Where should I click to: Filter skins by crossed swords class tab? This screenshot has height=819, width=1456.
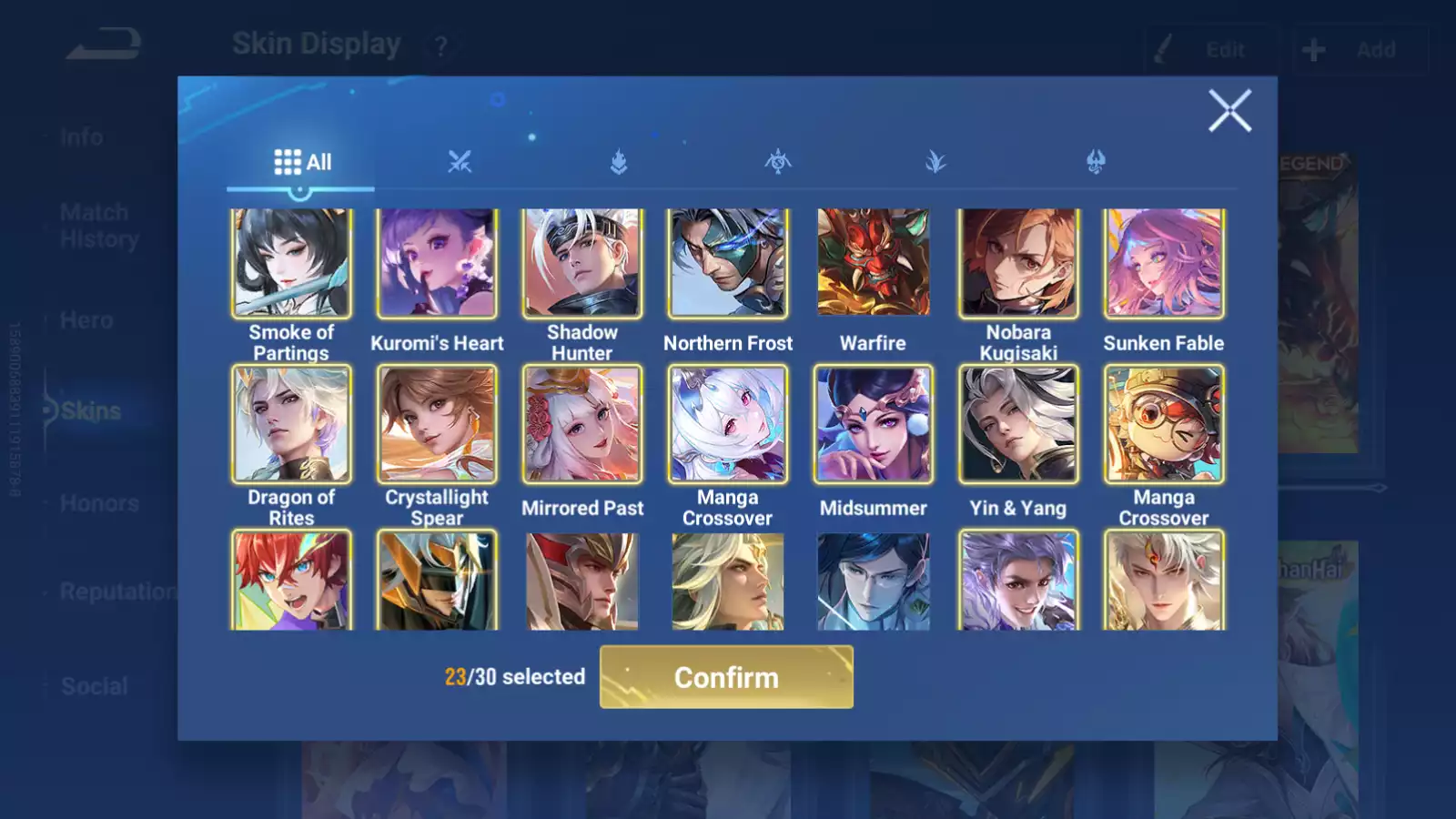(x=460, y=162)
